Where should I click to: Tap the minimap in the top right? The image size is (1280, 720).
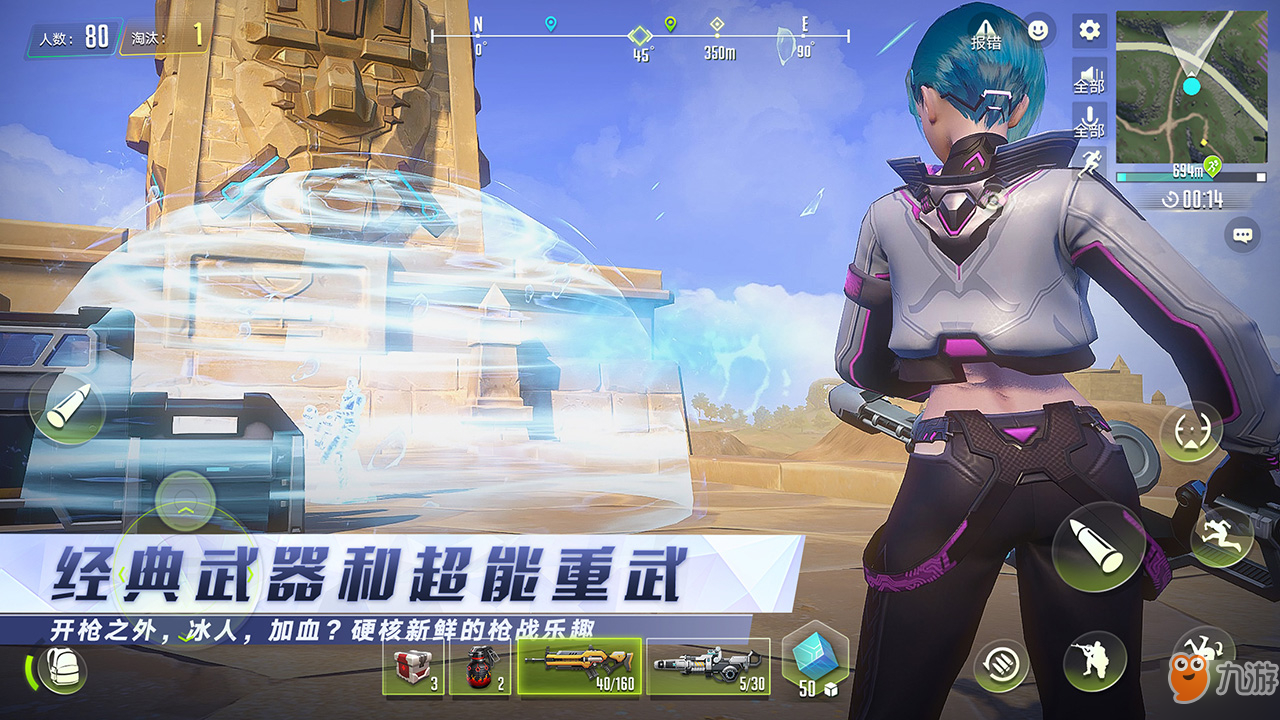[1190, 85]
